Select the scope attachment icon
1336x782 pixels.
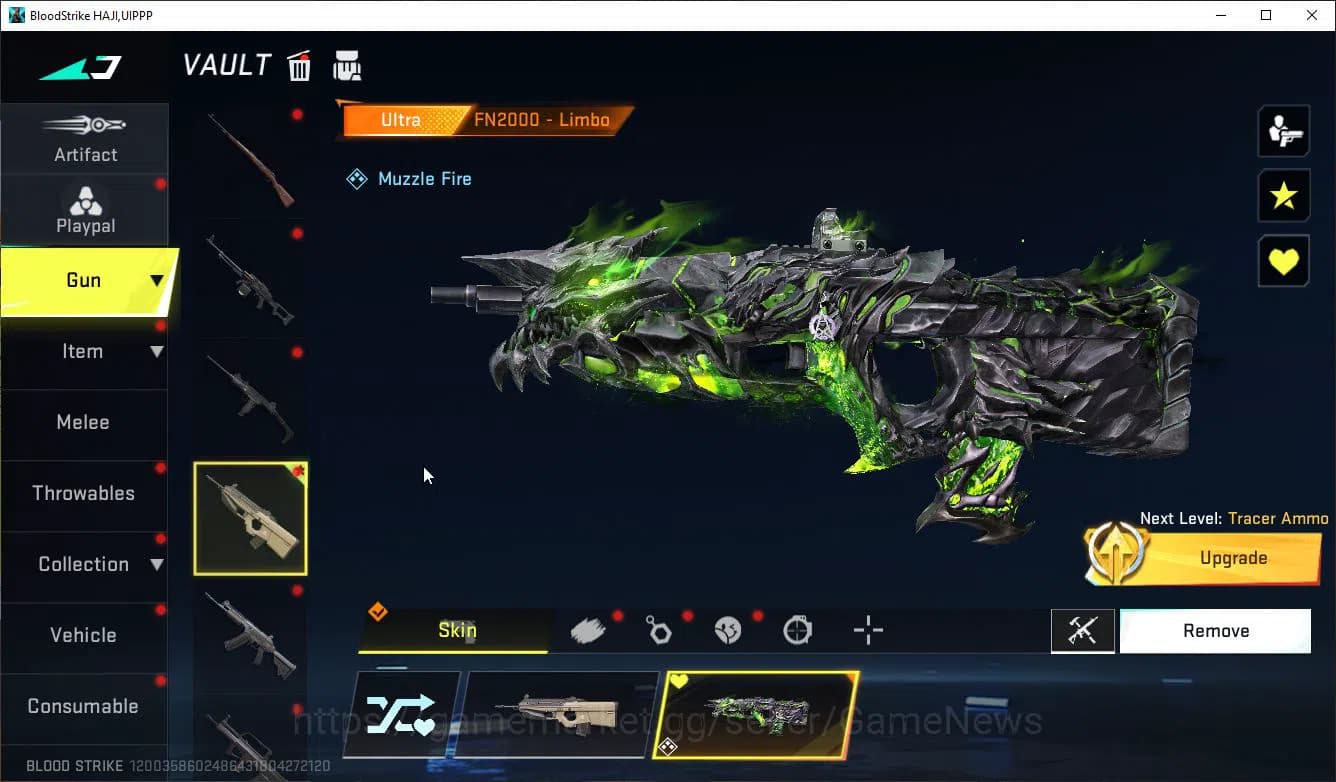tap(797, 630)
